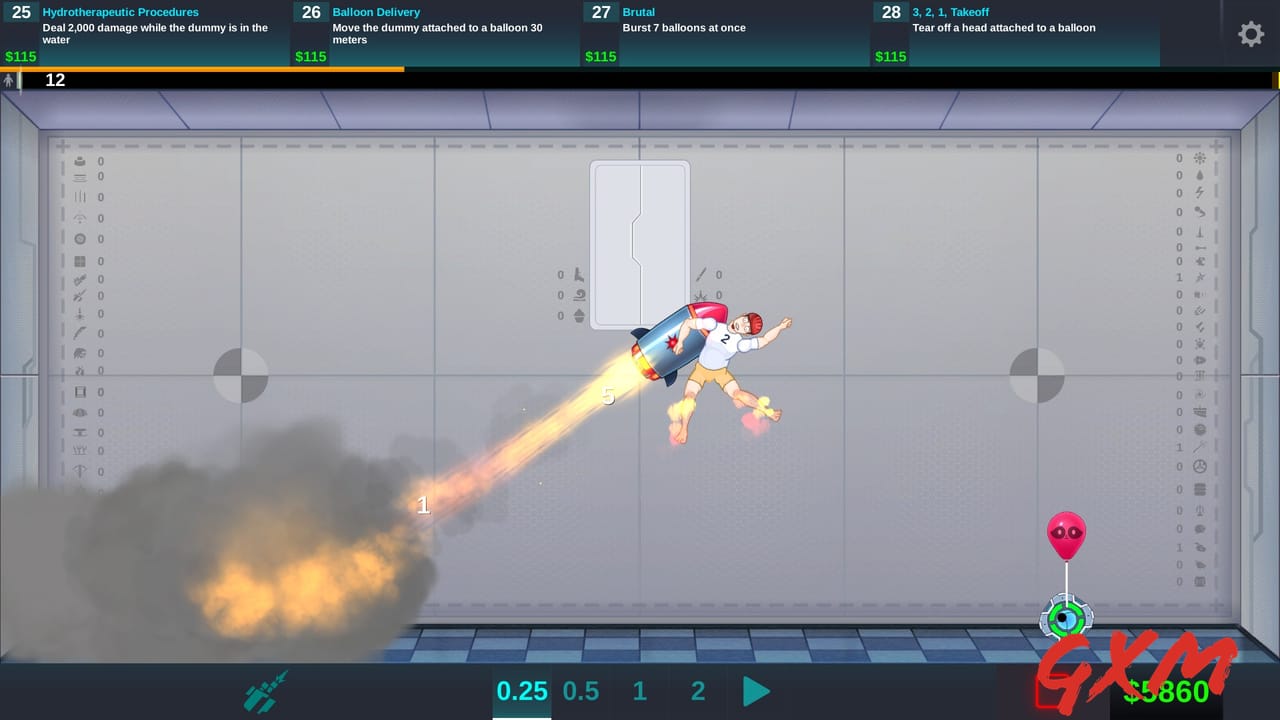Click the $115 reward on Brutal mission

[600, 57]
